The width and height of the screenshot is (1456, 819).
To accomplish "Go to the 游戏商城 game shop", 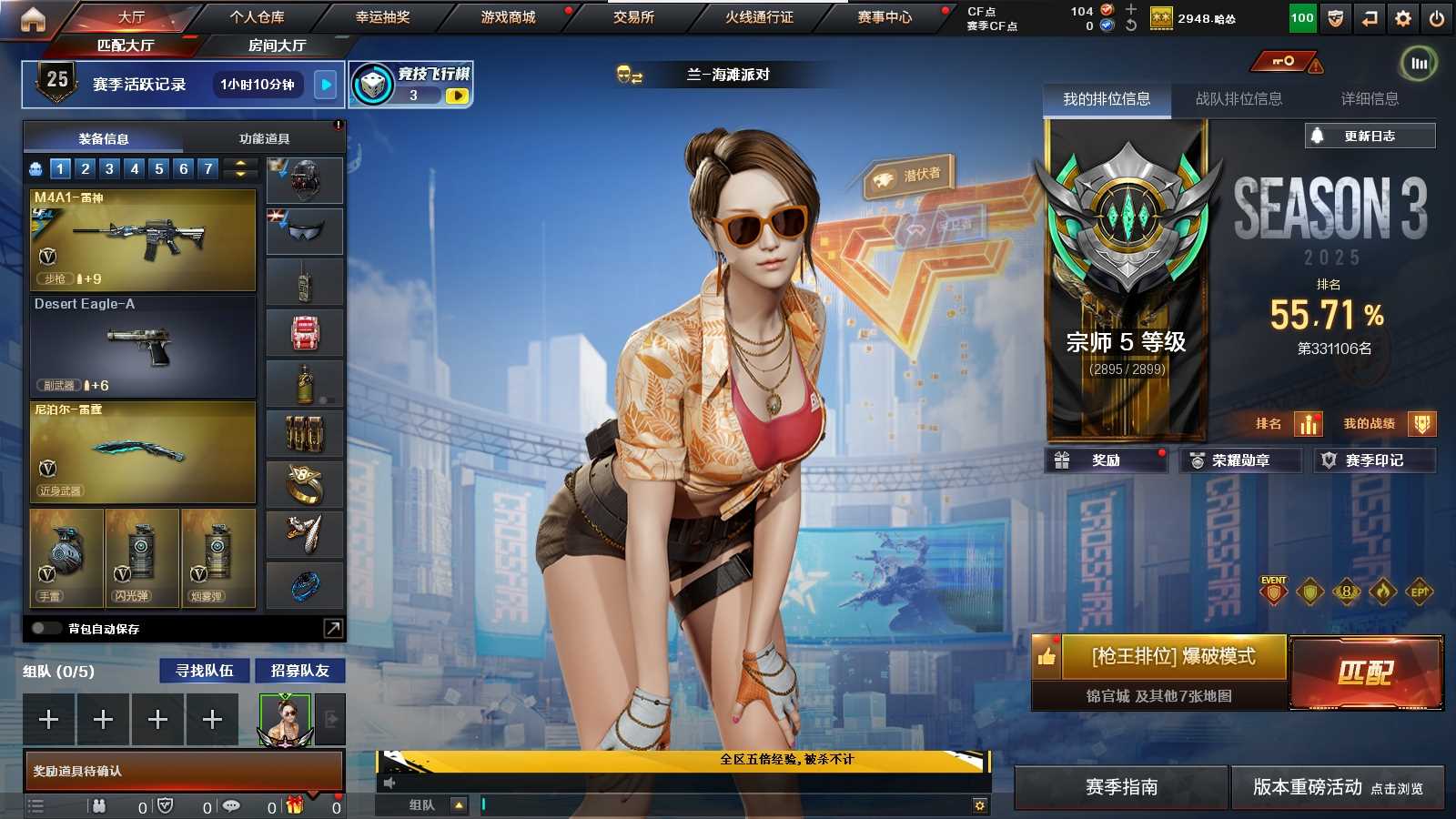I will click(508, 17).
